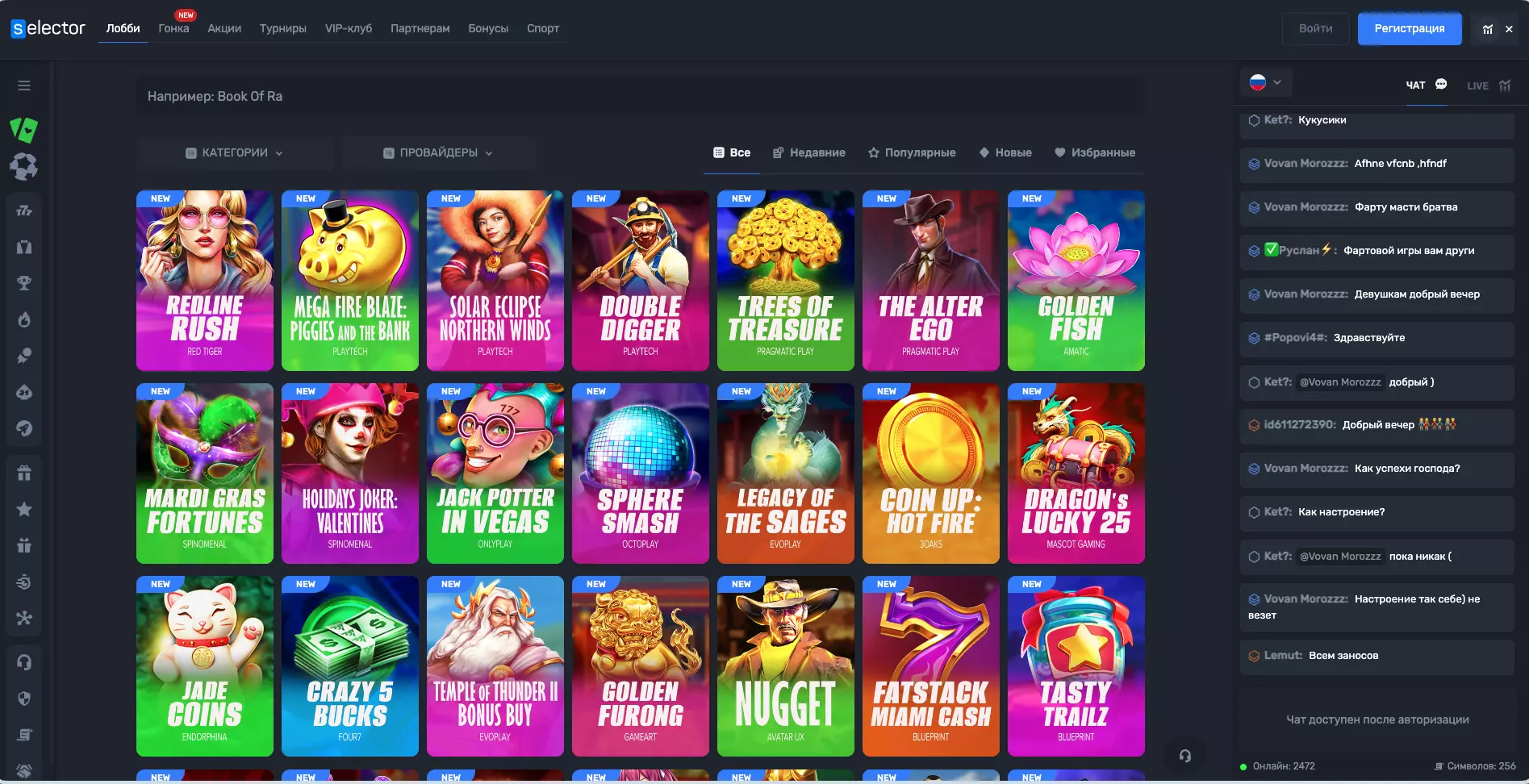Open the Спорт section

pos(543,28)
